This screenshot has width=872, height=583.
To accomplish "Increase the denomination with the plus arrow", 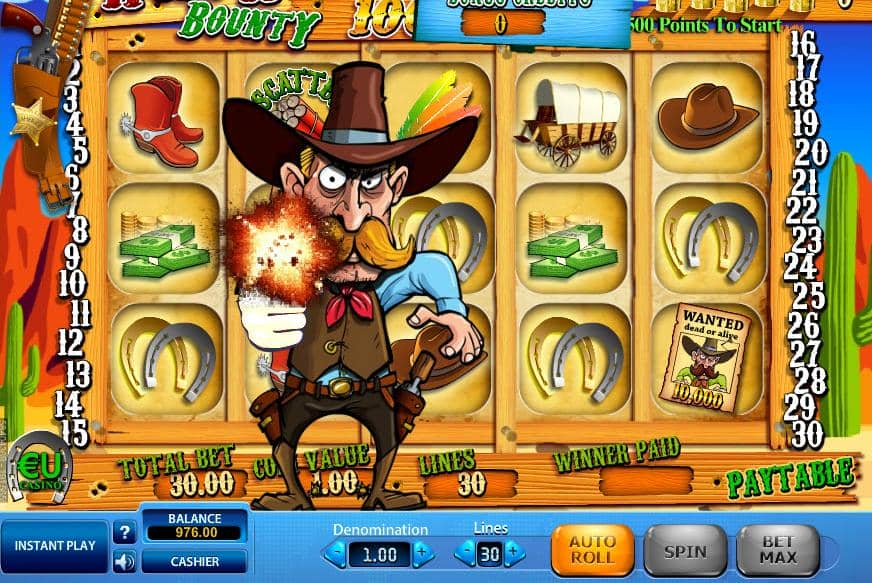I will pyautogui.click(x=423, y=553).
